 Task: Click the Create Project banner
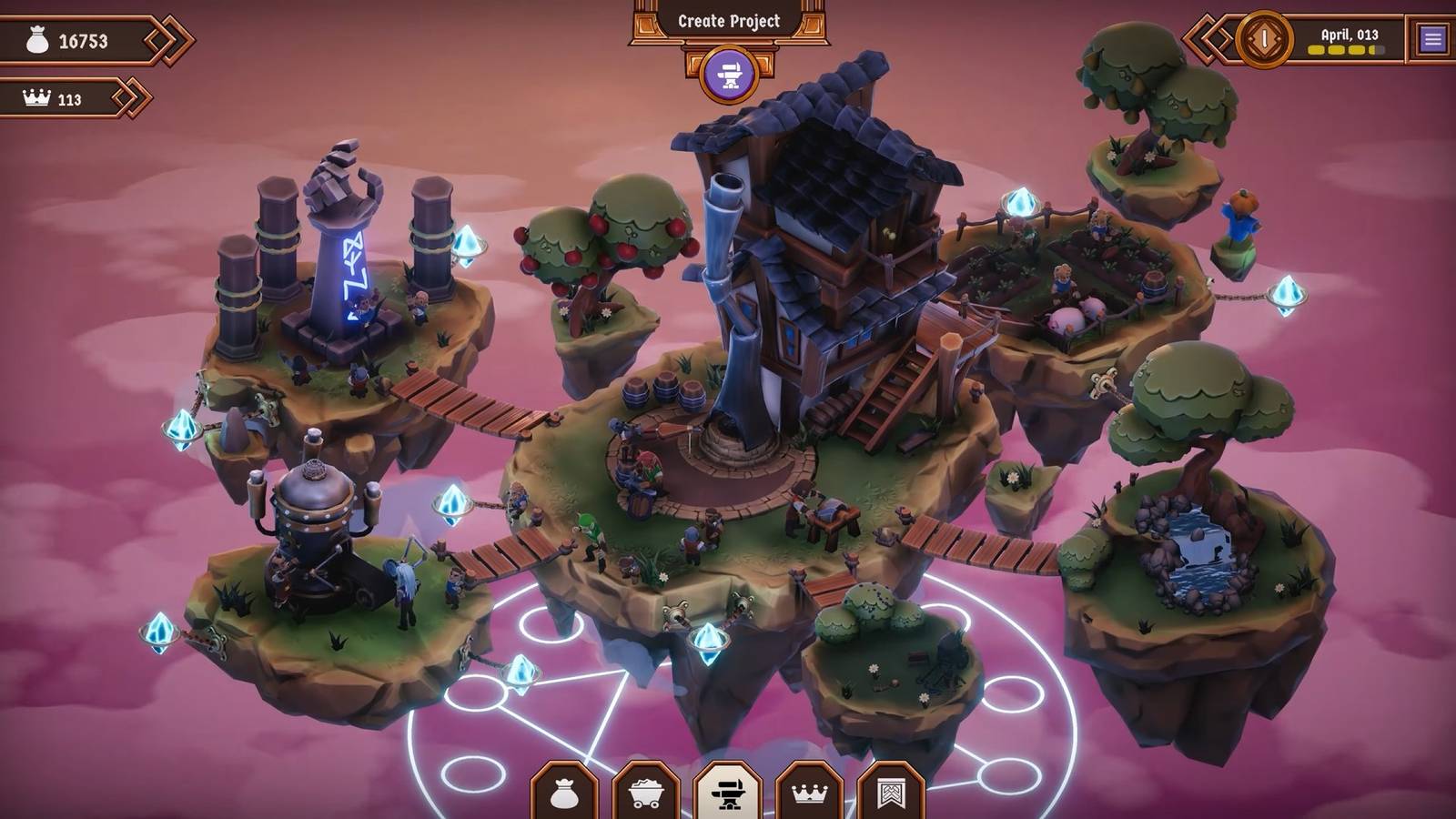pyautogui.click(x=727, y=23)
